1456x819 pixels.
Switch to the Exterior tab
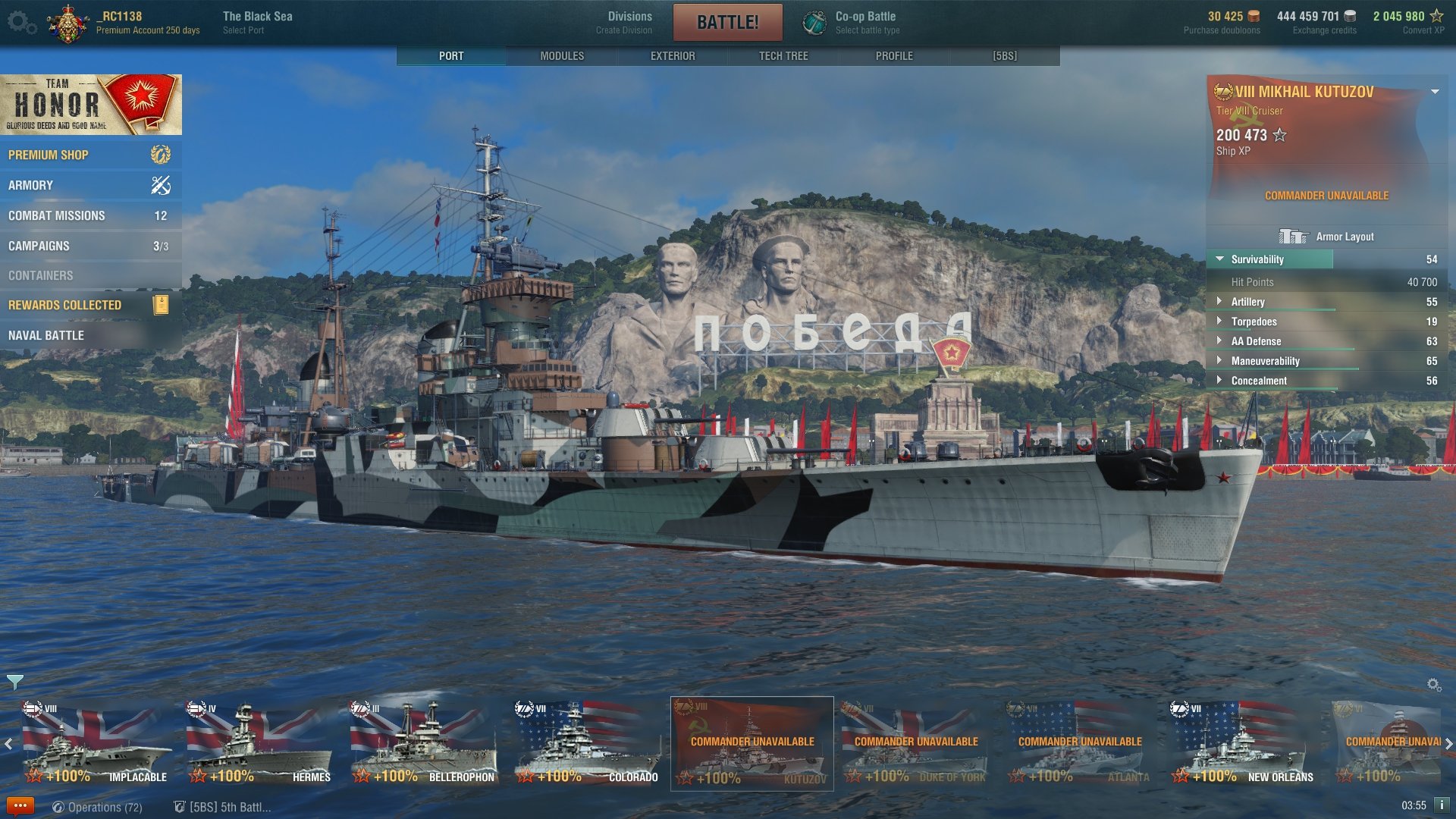point(673,56)
